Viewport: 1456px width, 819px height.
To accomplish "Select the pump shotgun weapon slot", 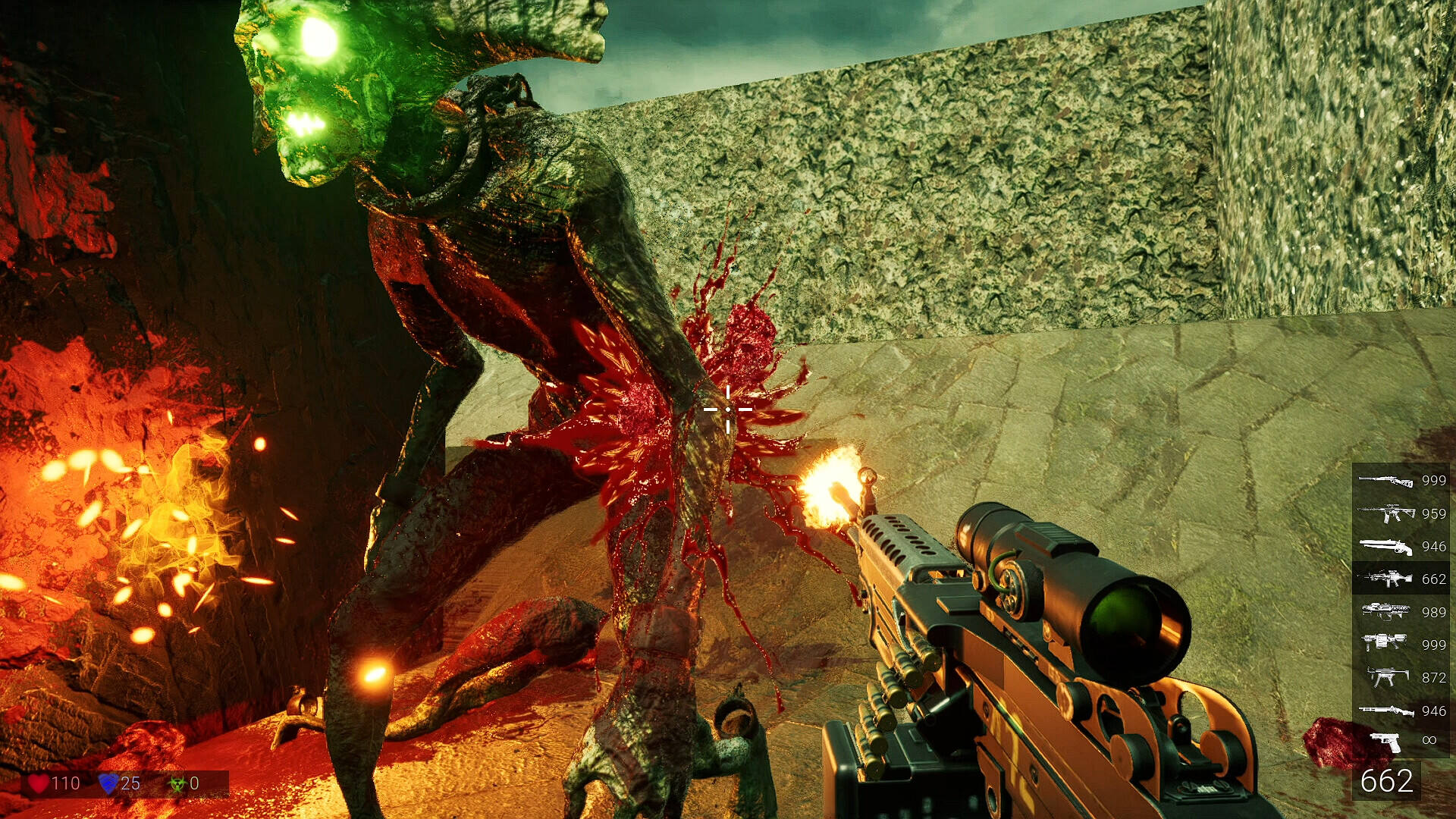I will pyautogui.click(x=1385, y=710).
